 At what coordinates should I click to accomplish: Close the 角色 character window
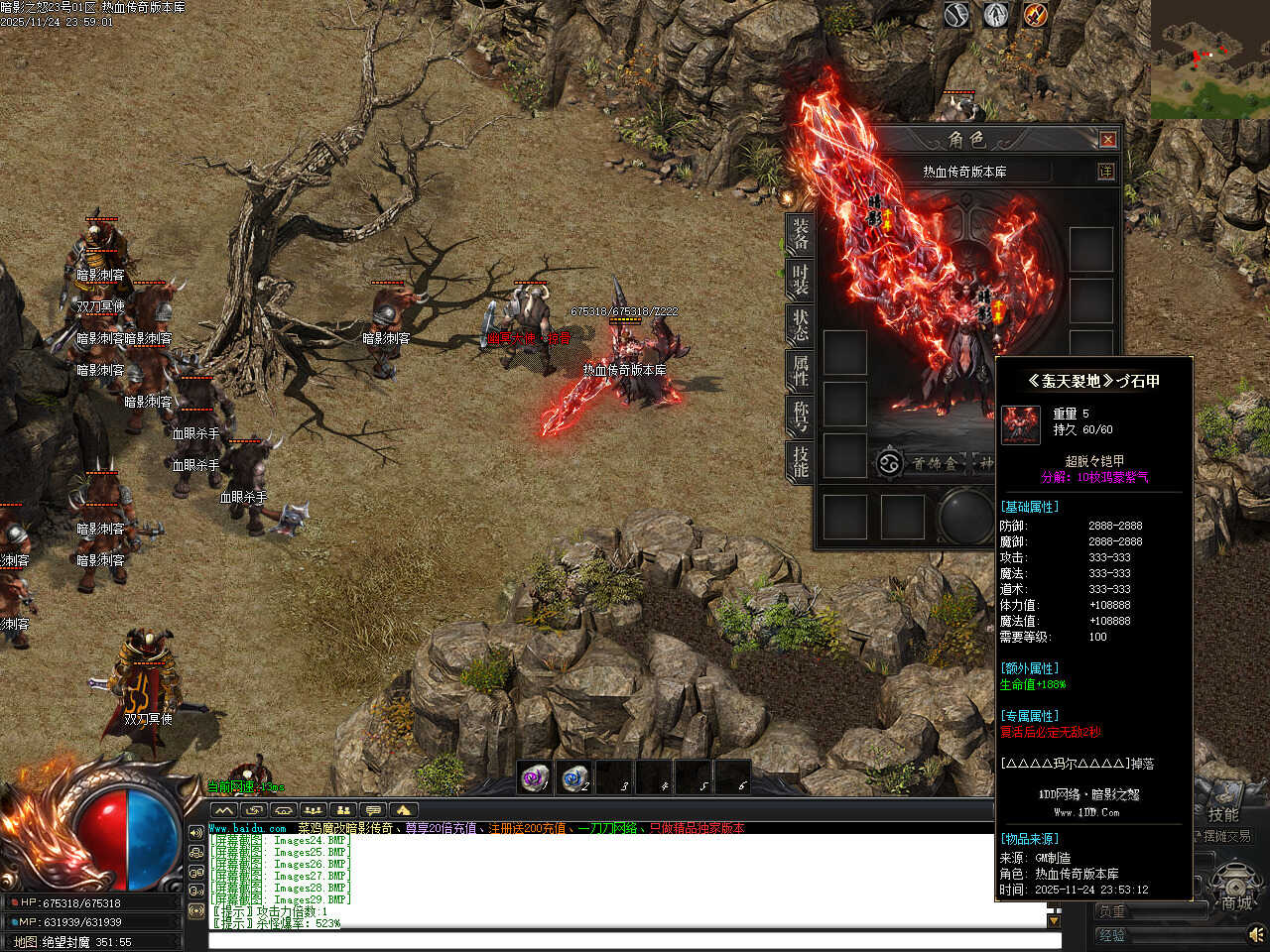click(1108, 140)
